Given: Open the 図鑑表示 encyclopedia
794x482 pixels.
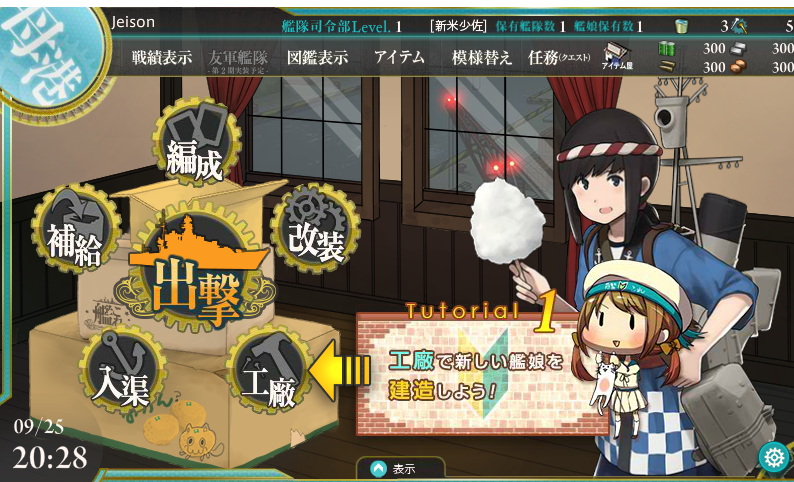Looking at the screenshot, I should (317, 58).
